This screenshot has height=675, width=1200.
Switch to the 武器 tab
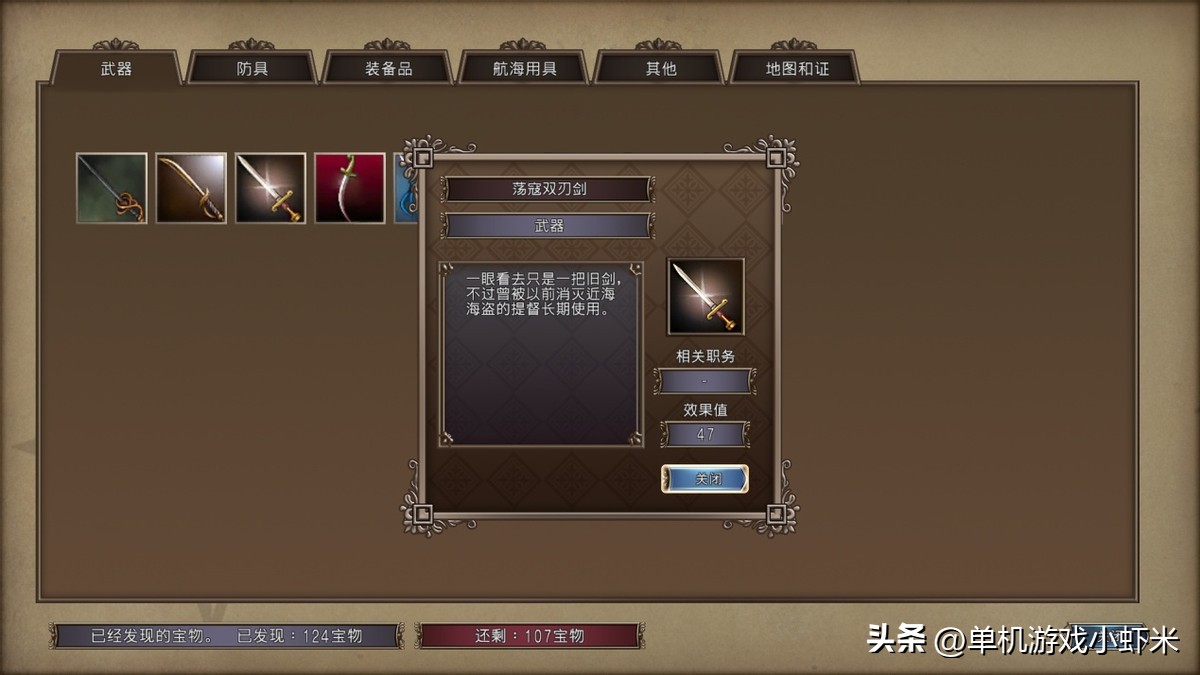click(x=116, y=69)
